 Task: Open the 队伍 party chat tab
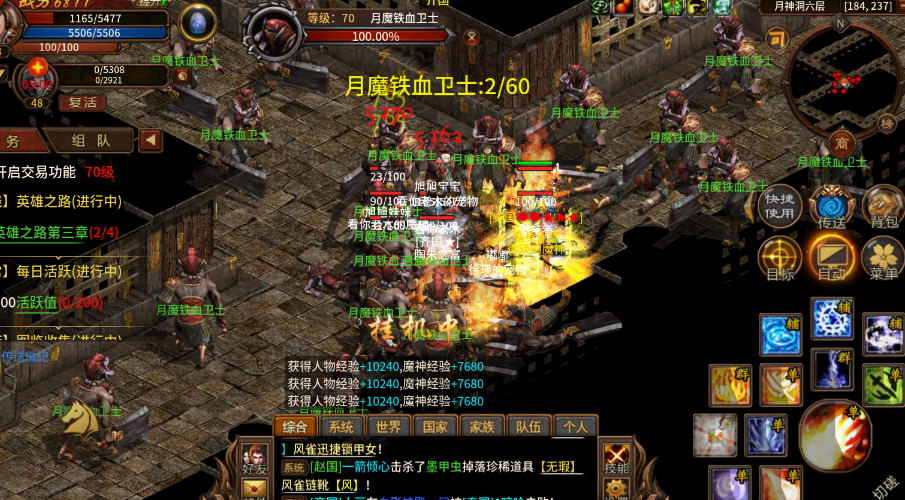pyautogui.click(x=528, y=427)
